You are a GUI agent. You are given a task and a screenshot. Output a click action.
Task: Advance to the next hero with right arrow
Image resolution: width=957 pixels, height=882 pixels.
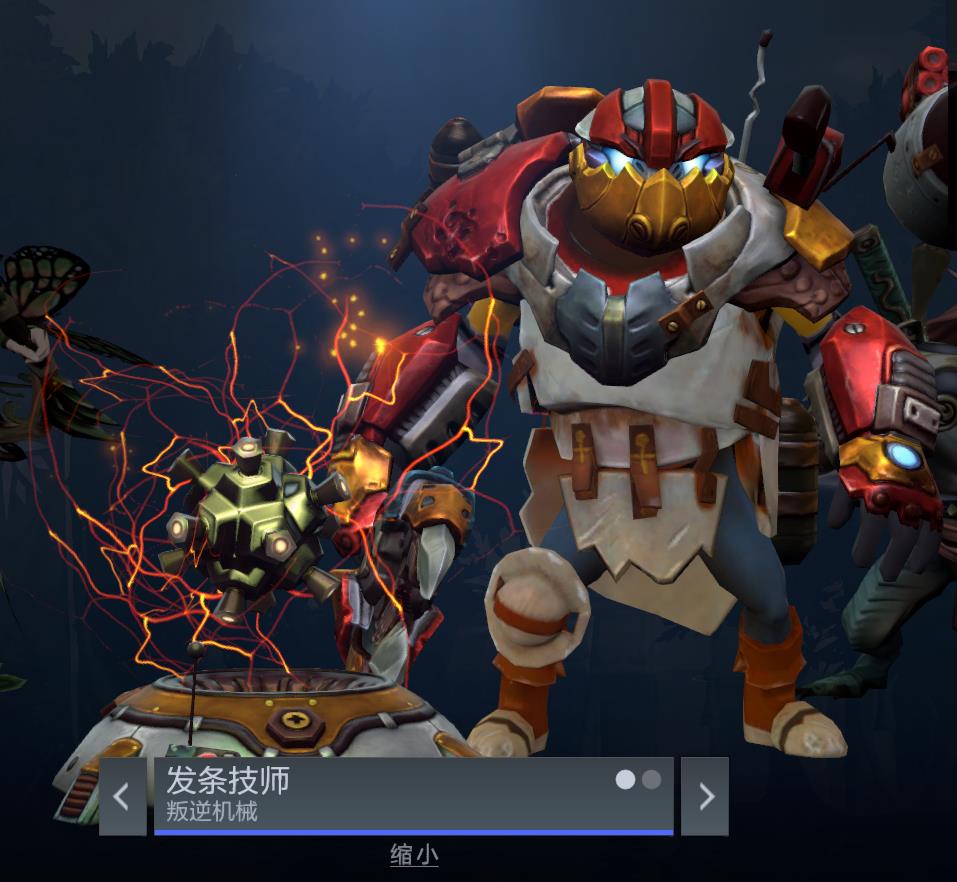pyautogui.click(x=705, y=796)
